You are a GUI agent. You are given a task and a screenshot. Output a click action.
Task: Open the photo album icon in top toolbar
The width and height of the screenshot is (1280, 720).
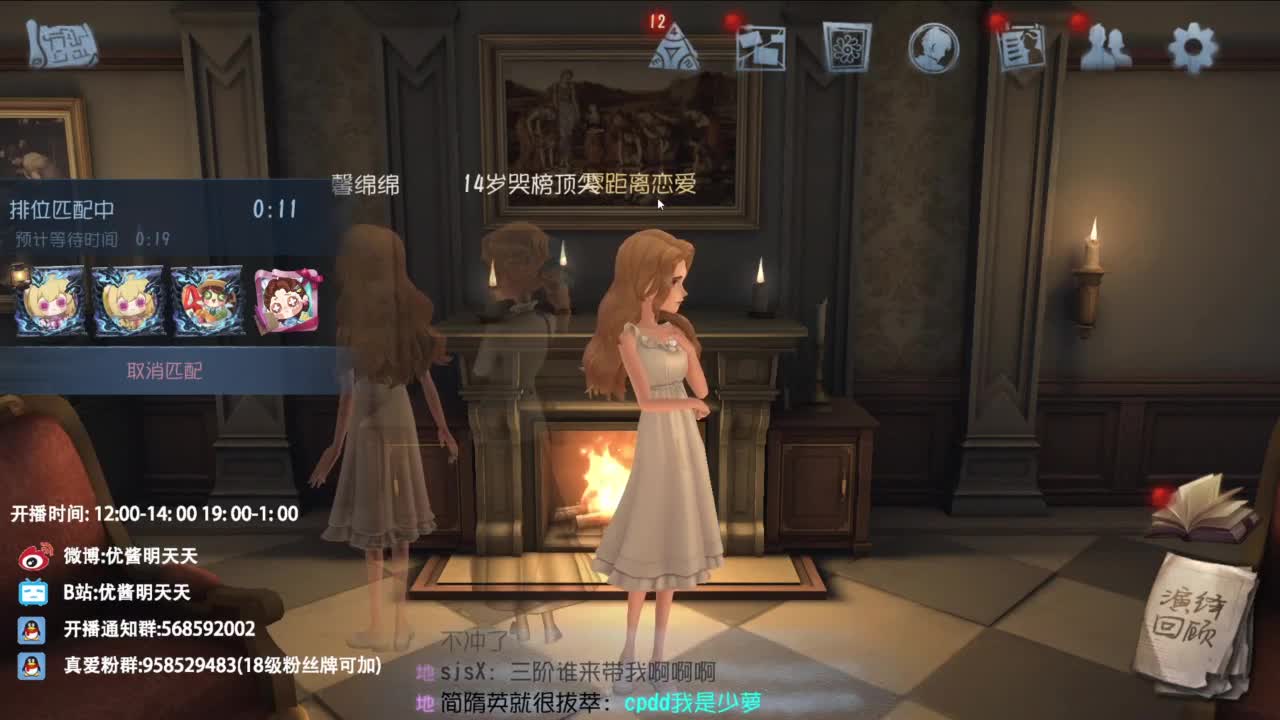[x=846, y=47]
